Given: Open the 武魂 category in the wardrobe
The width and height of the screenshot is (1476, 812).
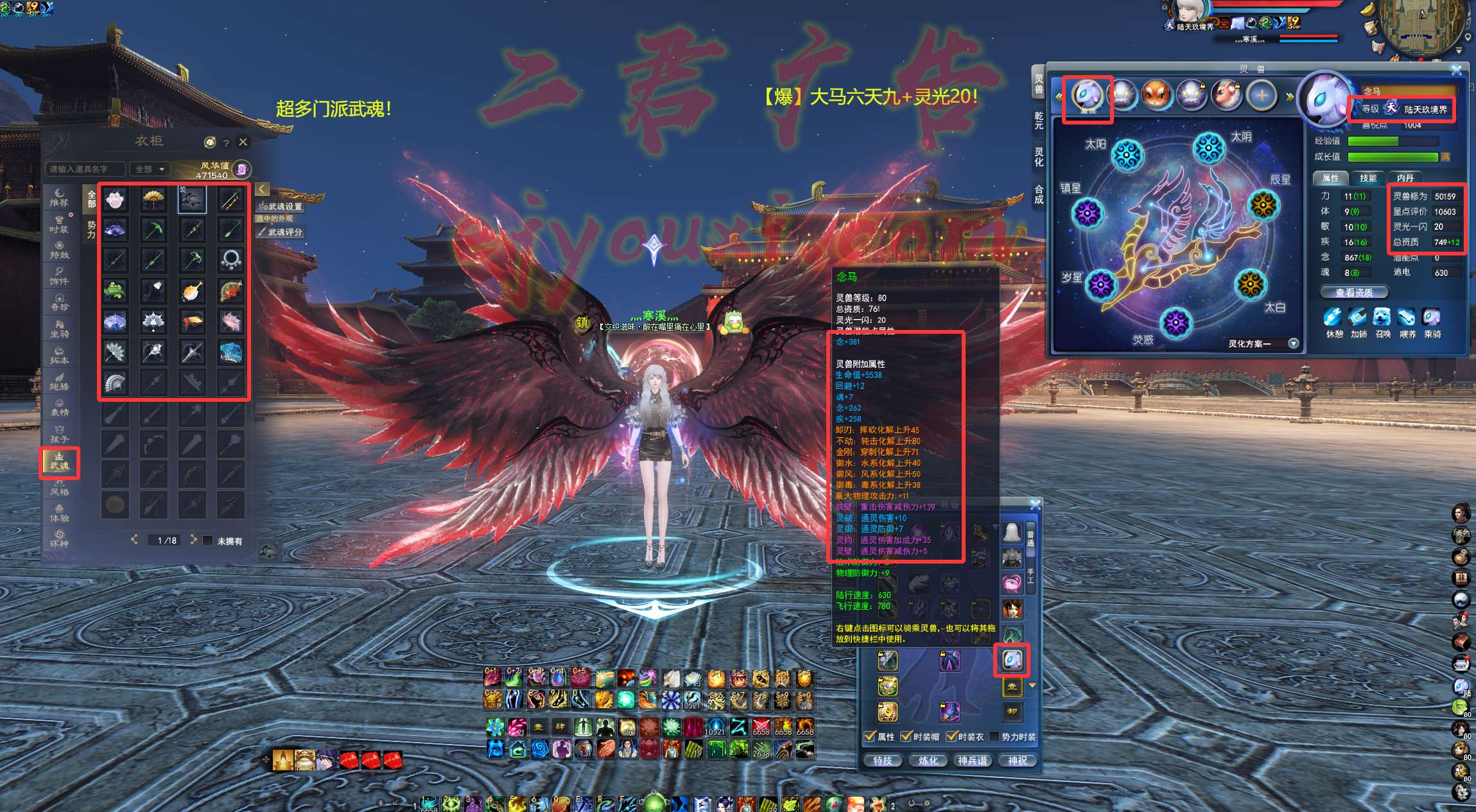Looking at the screenshot, I should pos(60,462).
